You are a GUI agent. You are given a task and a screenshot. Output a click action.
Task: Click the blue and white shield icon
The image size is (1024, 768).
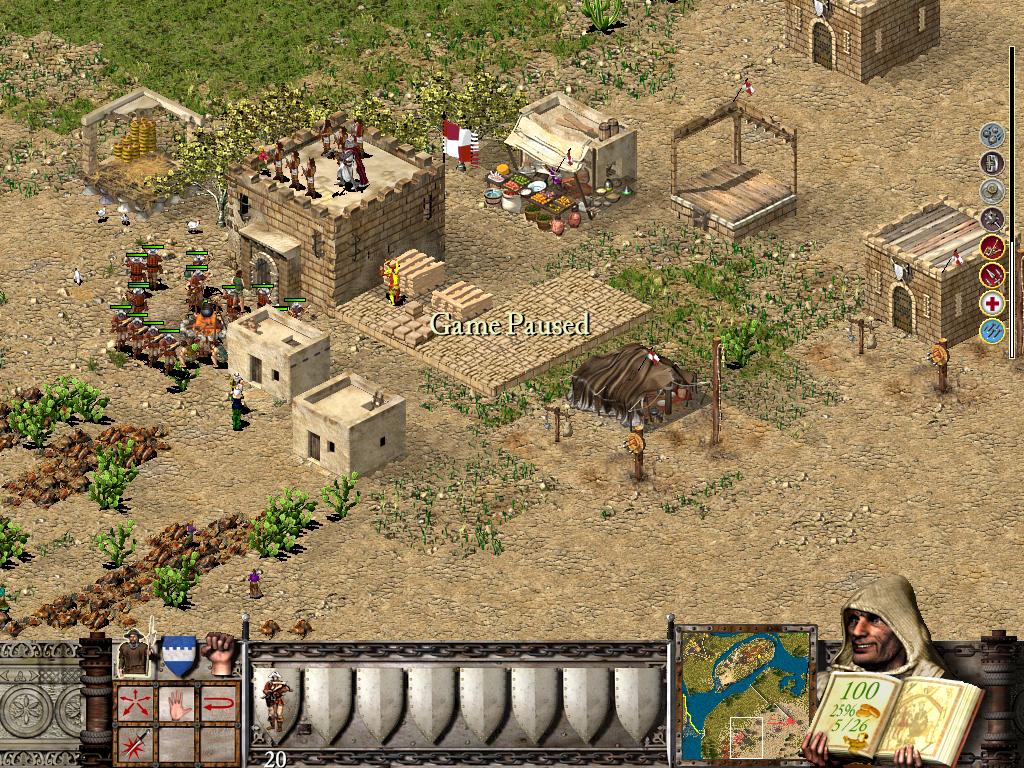pyautogui.click(x=179, y=656)
